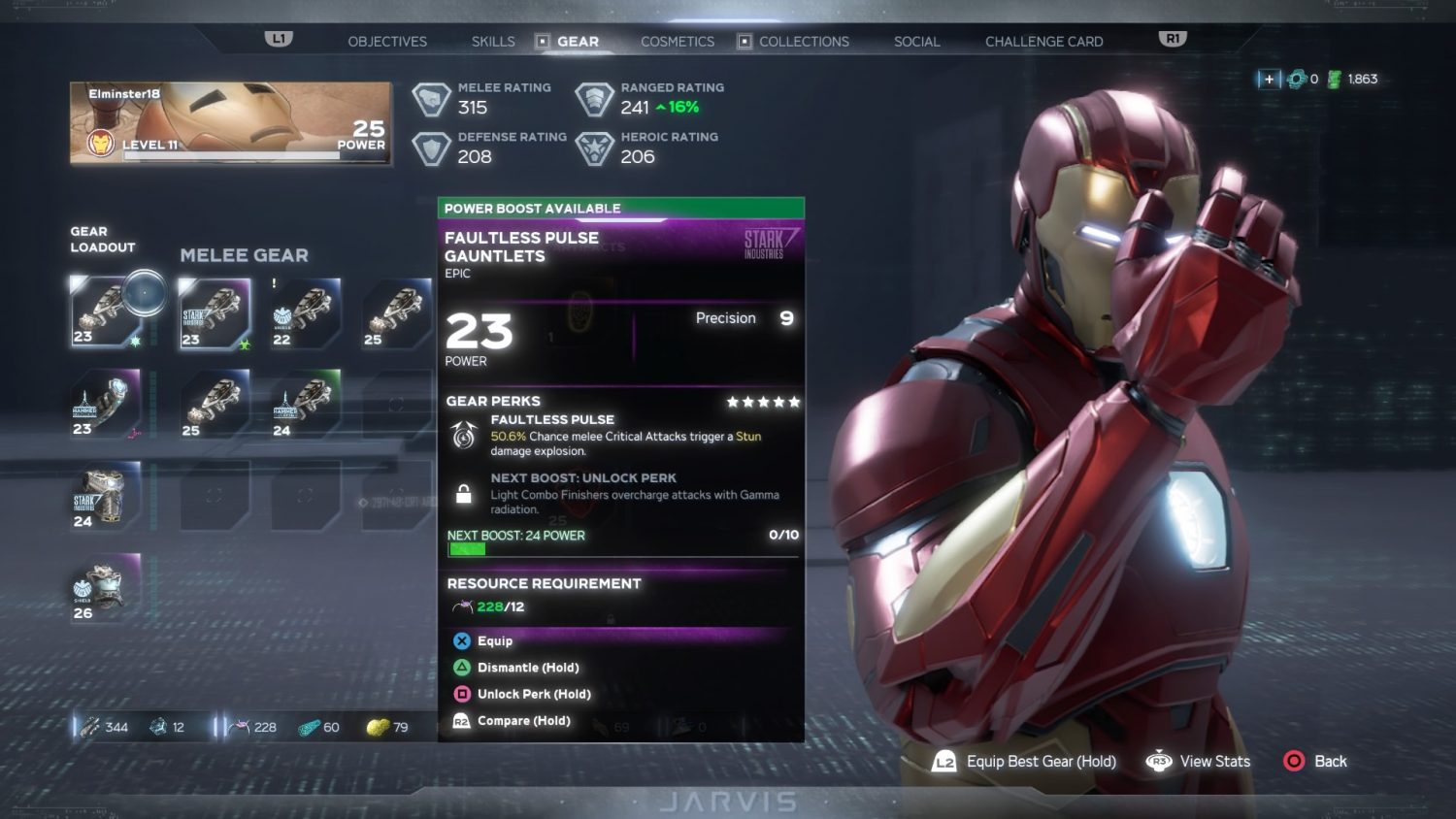Open the Stark chest armor loadout slot

(x=105, y=496)
